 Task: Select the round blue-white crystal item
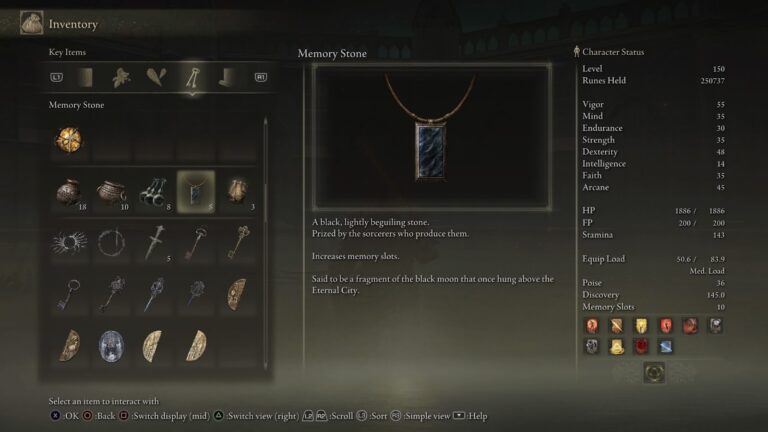[111, 345]
